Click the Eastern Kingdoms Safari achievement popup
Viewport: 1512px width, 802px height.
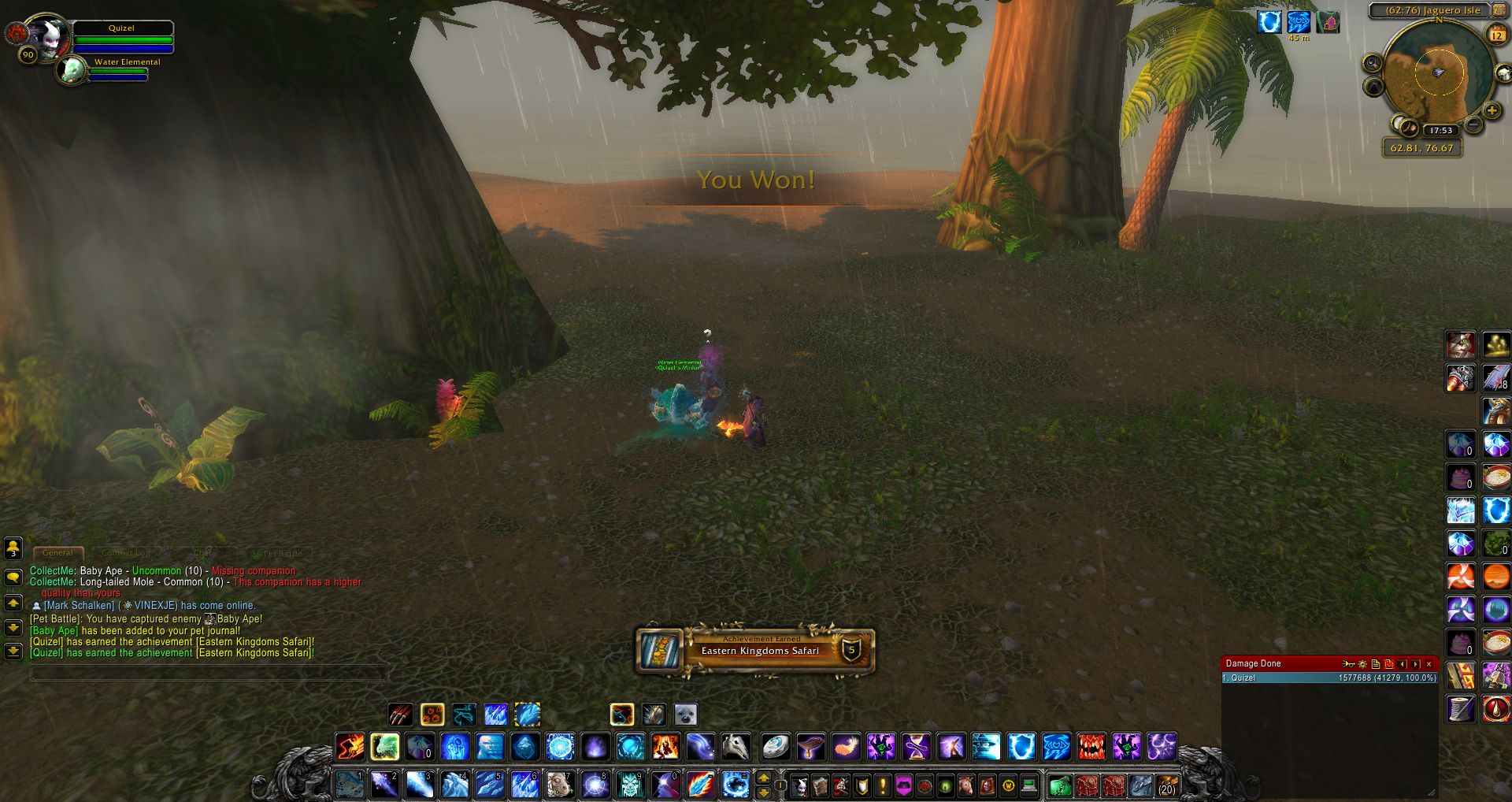click(755, 650)
